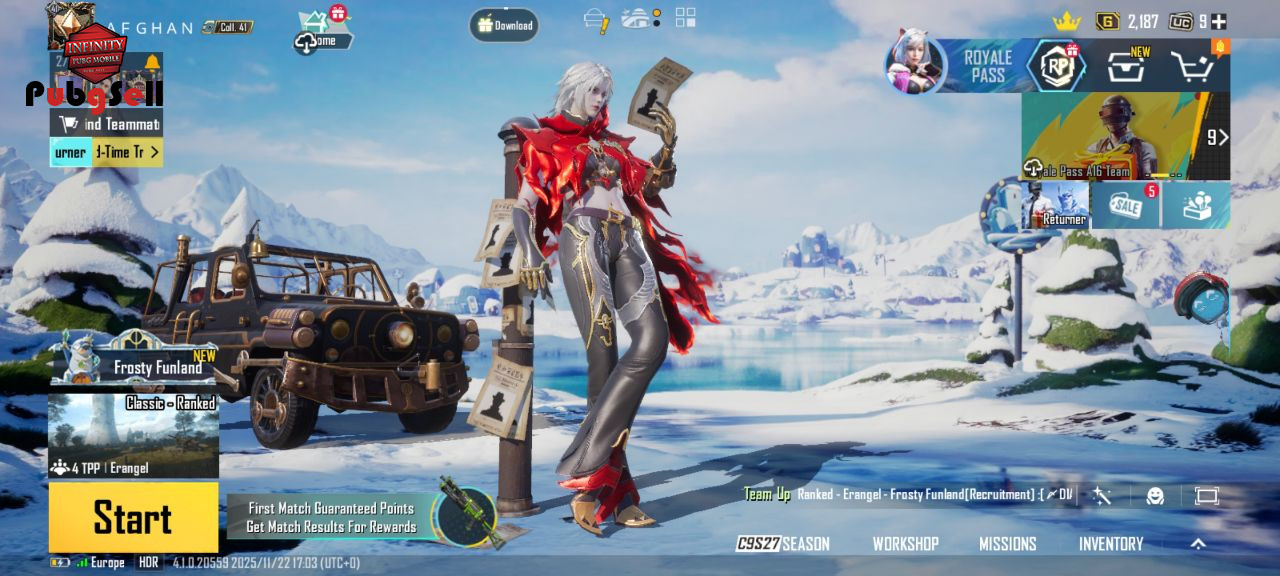Tap the yellow Start button

click(x=133, y=517)
